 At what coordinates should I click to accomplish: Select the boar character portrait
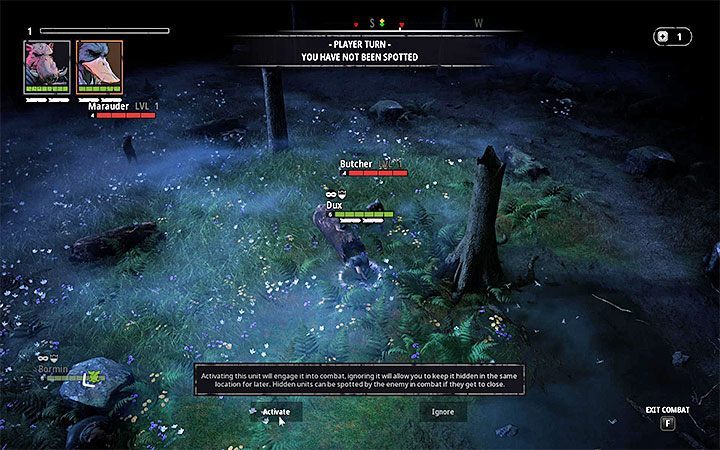[48, 66]
